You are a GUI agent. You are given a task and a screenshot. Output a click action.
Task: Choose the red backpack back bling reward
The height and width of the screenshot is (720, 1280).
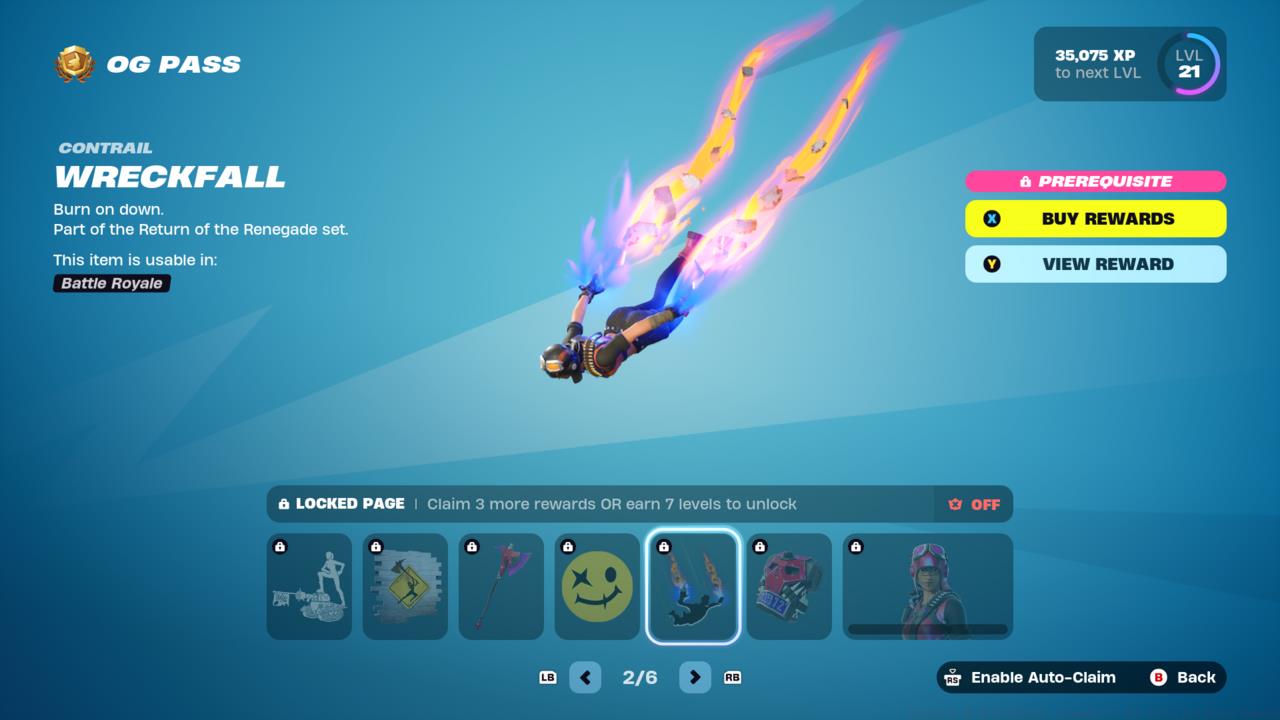coord(789,586)
